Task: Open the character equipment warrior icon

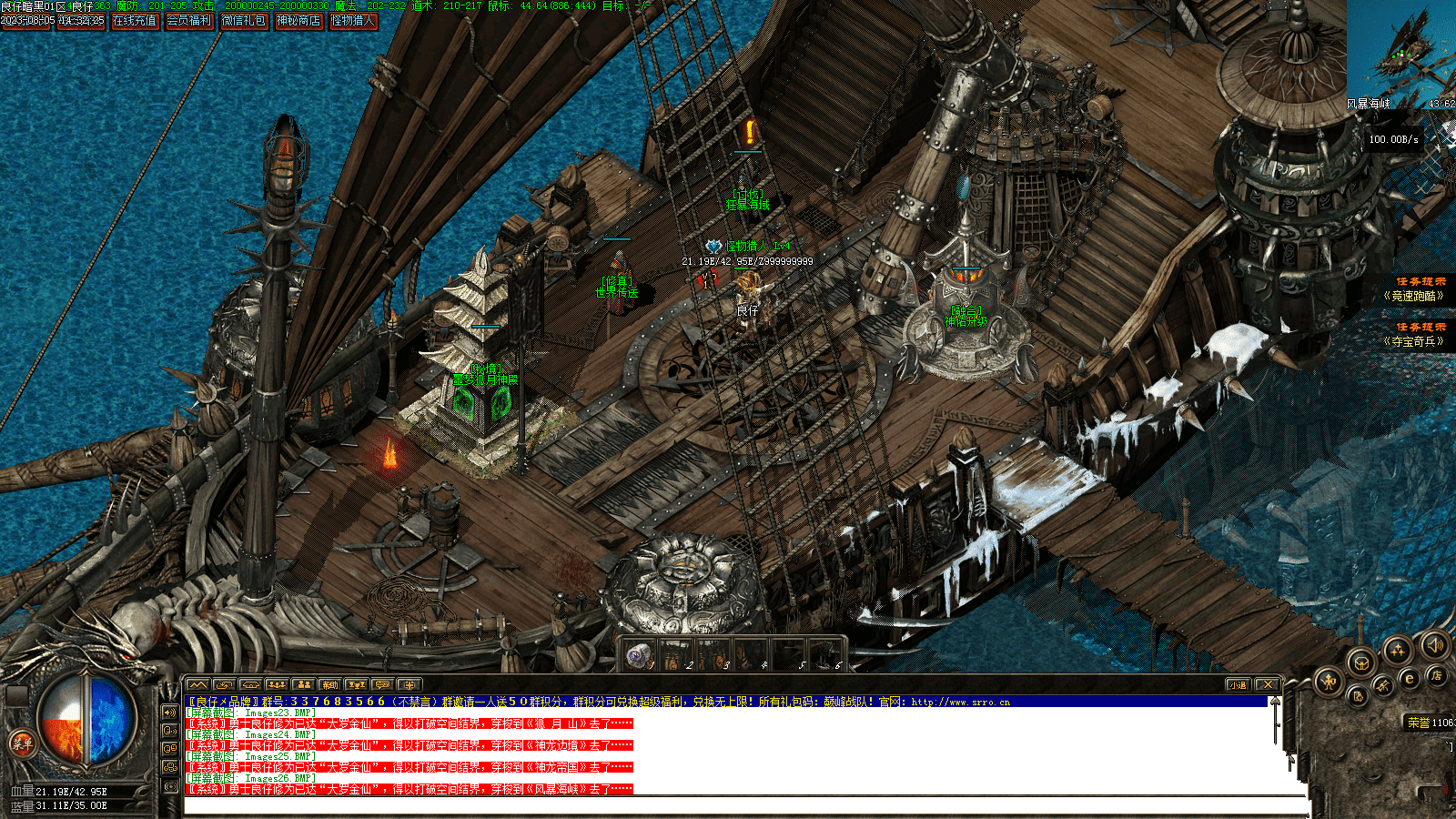Action: point(1329,680)
